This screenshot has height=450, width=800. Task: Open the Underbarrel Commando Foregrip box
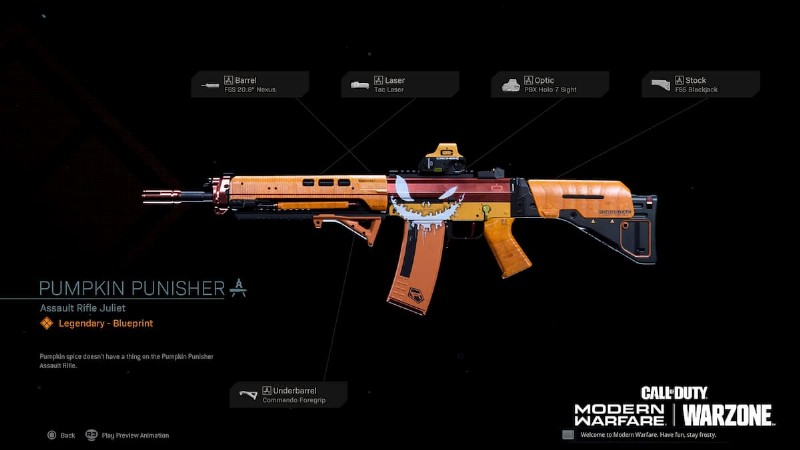[289, 394]
